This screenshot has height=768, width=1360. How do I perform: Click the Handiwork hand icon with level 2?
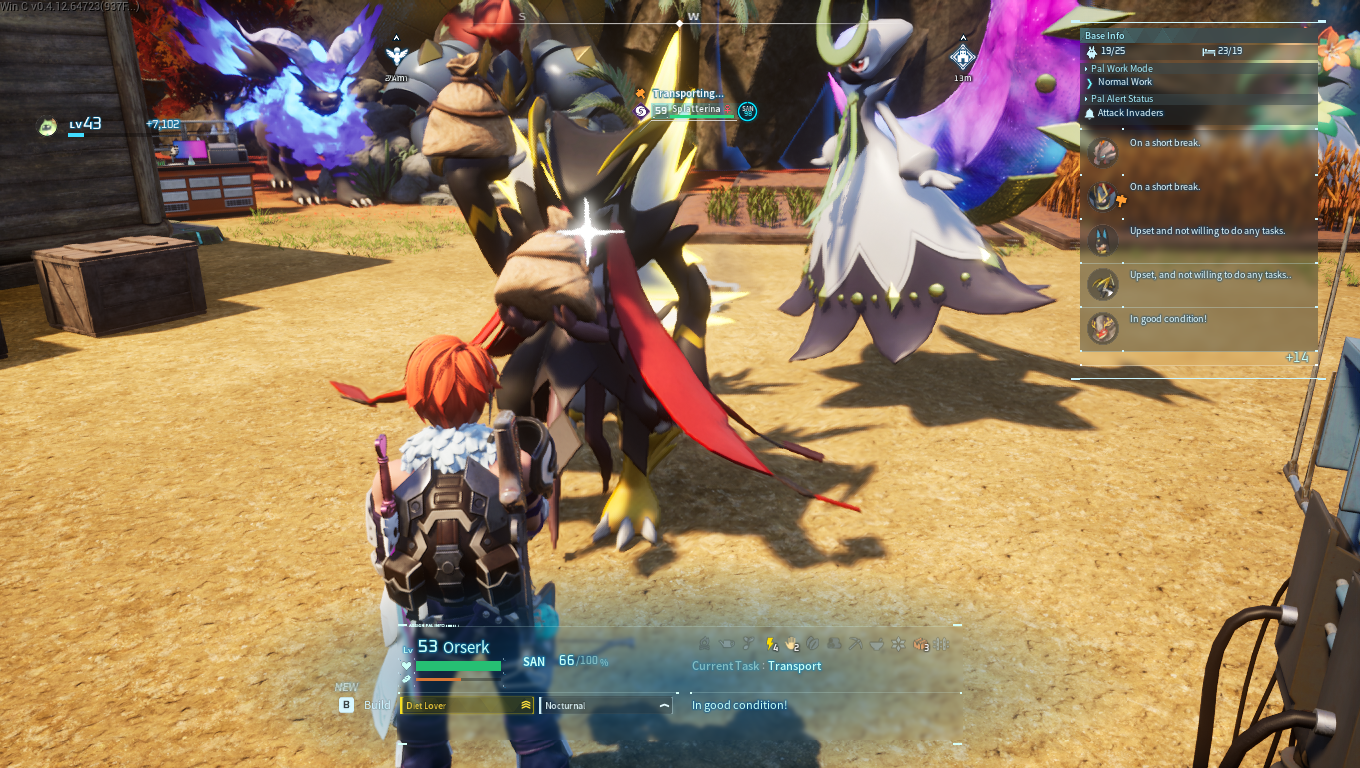point(791,645)
